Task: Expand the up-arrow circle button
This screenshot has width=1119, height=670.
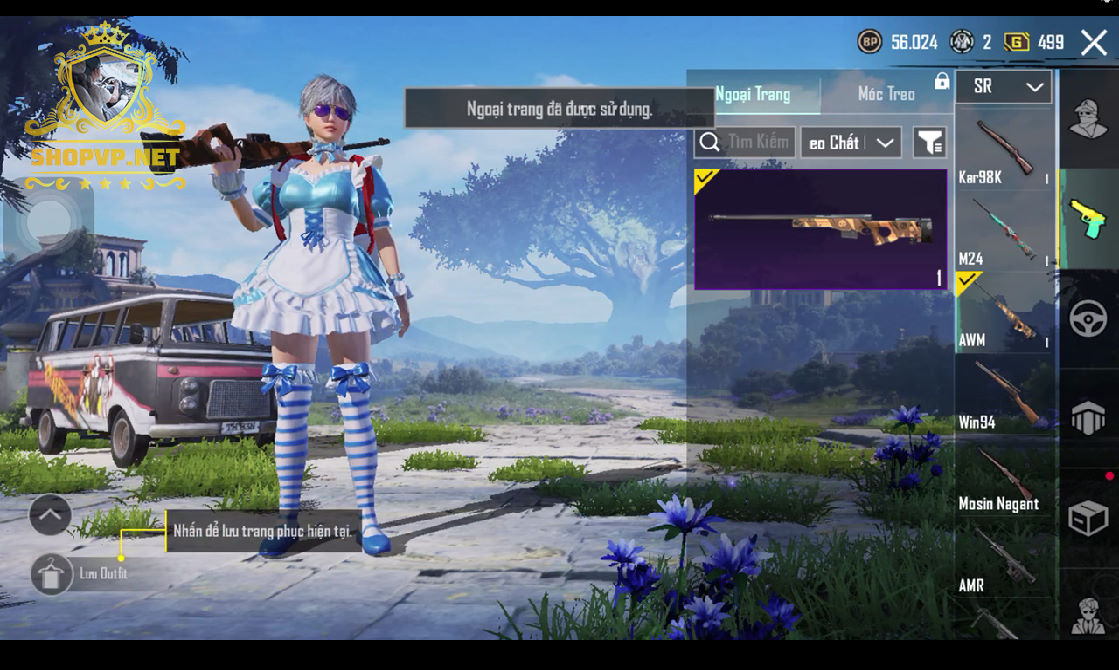Action: (50, 515)
